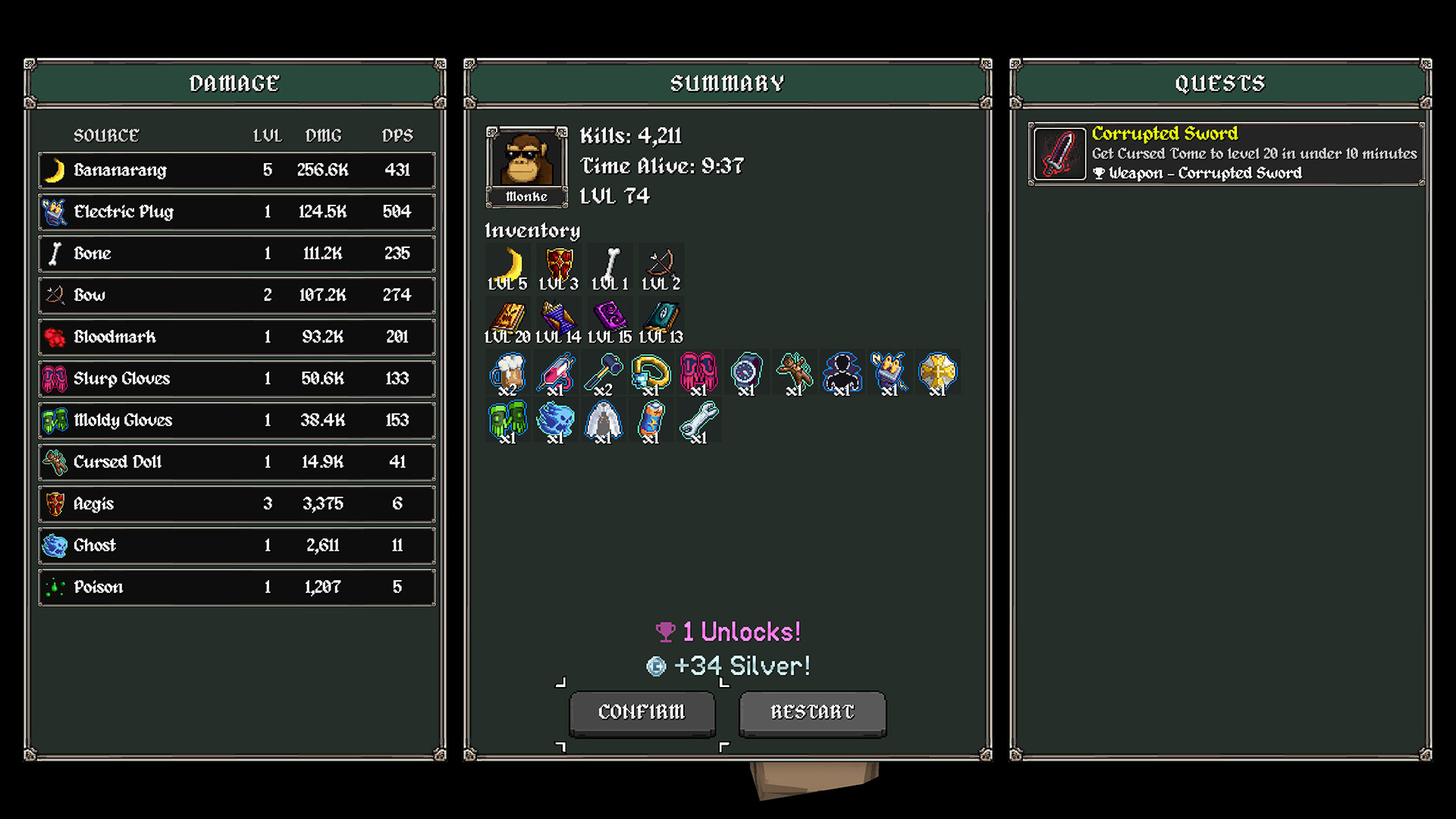Select the blue ghost item icon
The image size is (1456, 819).
point(555,420)
